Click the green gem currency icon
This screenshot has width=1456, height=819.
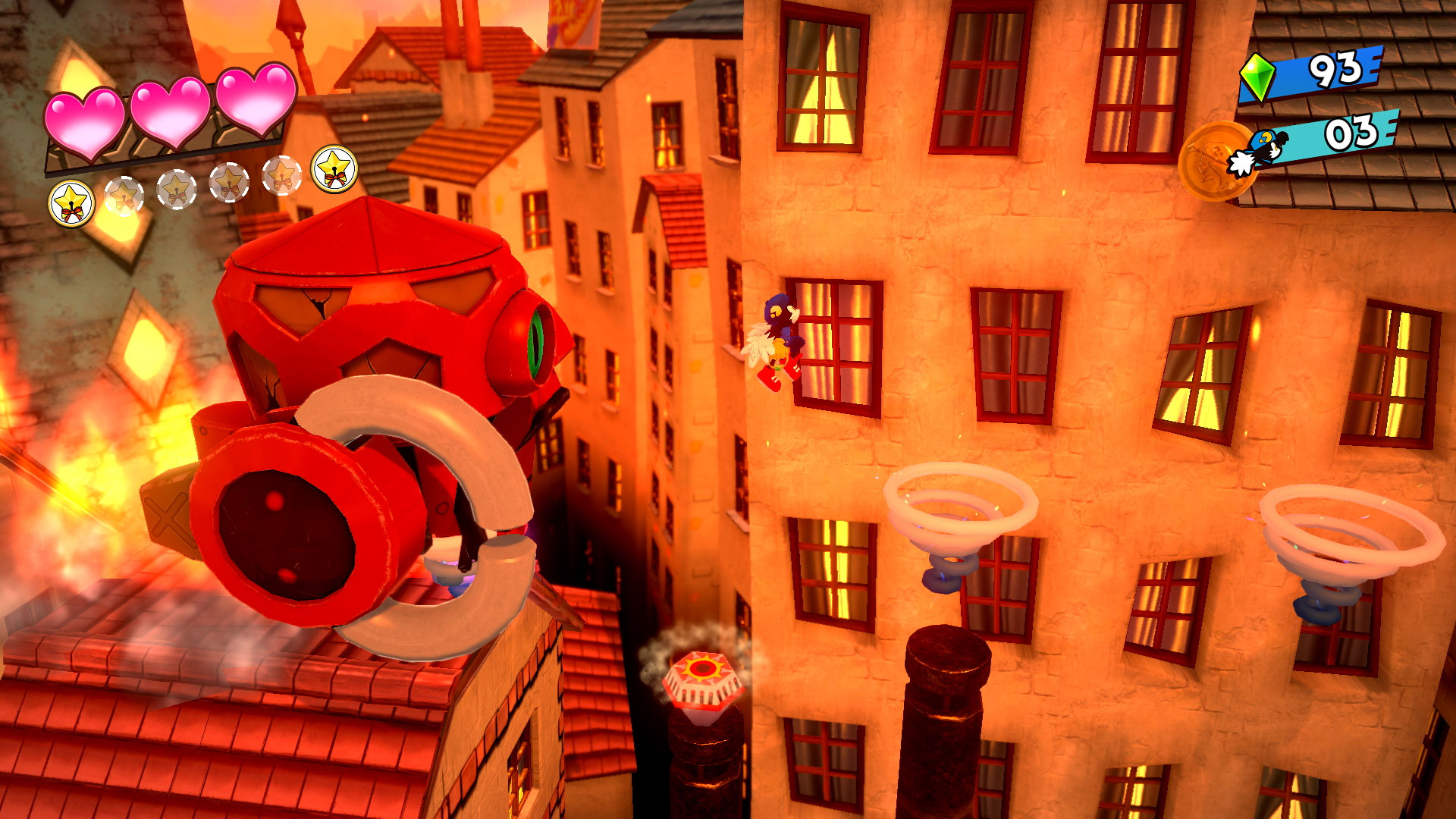point(1257,77)
